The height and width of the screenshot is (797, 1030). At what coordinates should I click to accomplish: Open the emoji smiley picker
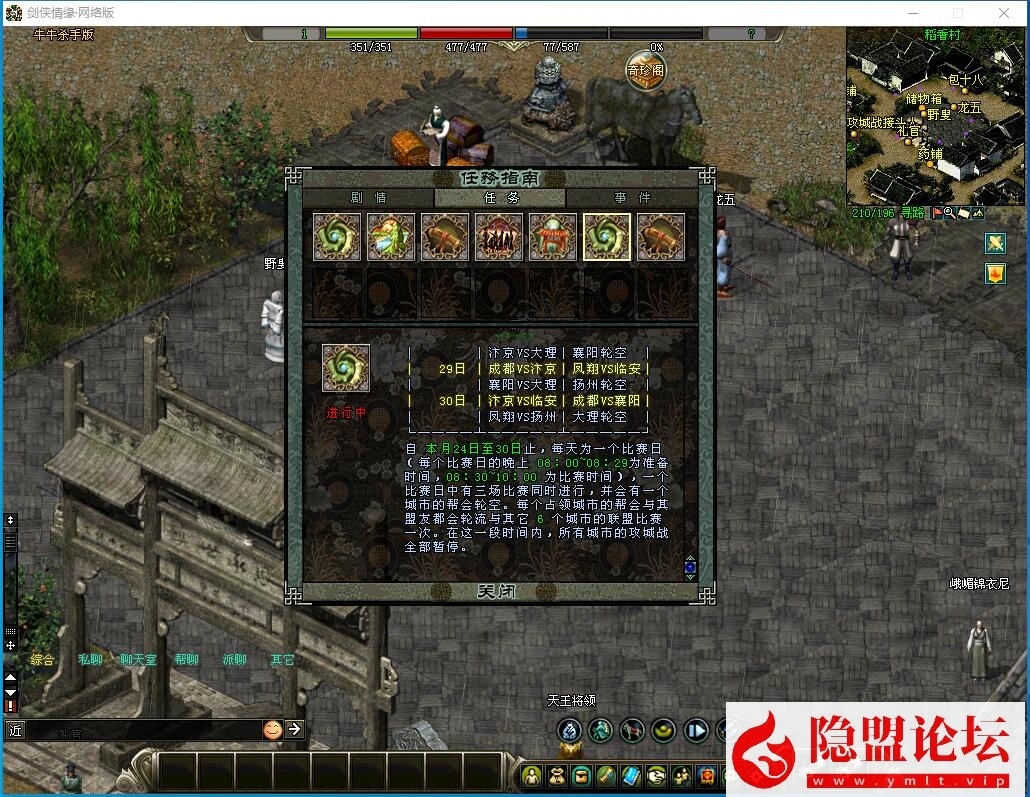point(272,729)
